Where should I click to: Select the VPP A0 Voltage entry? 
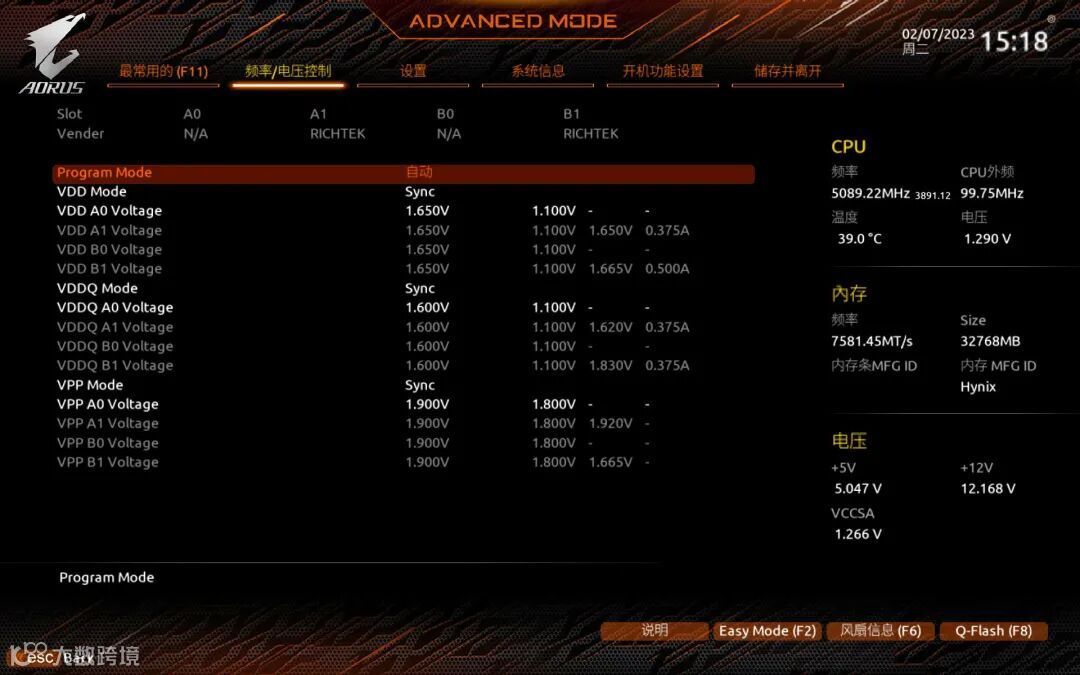108,404
